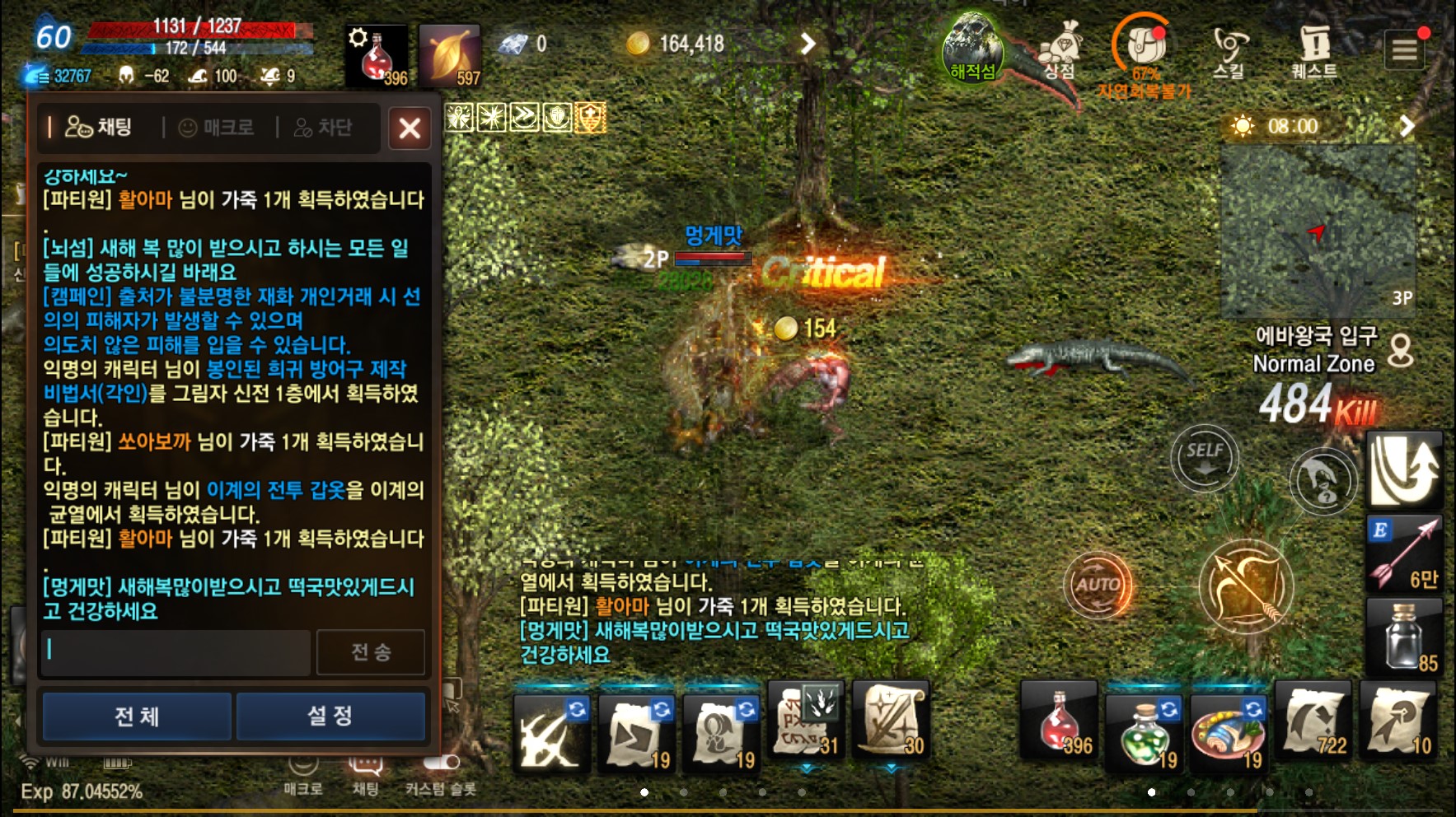Expand the chevron next to the 08:00 clock
This screenshot has height=817, width=1456.
(x=1406, y=126)
